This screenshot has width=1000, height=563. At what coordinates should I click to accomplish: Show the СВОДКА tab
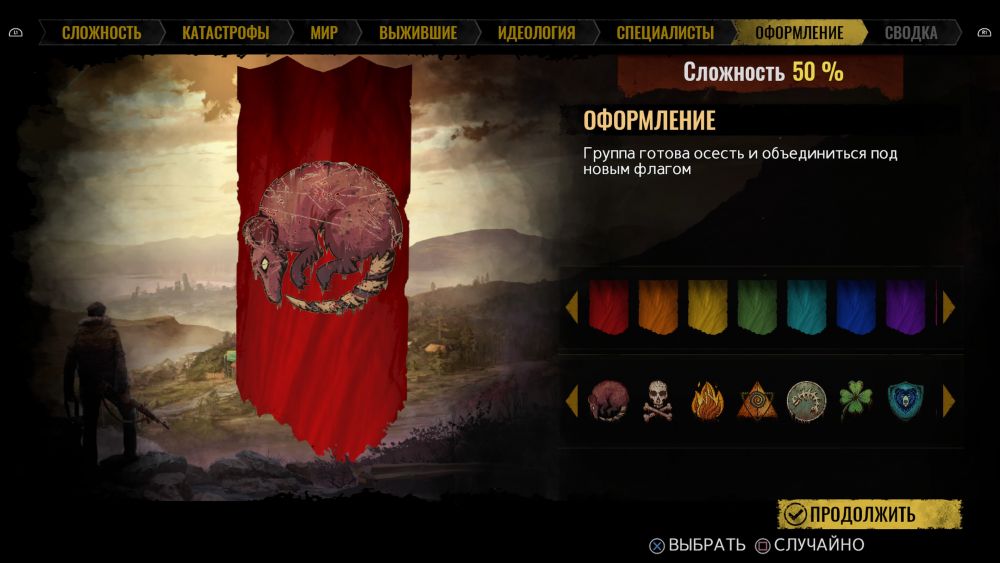pos(911,33)
